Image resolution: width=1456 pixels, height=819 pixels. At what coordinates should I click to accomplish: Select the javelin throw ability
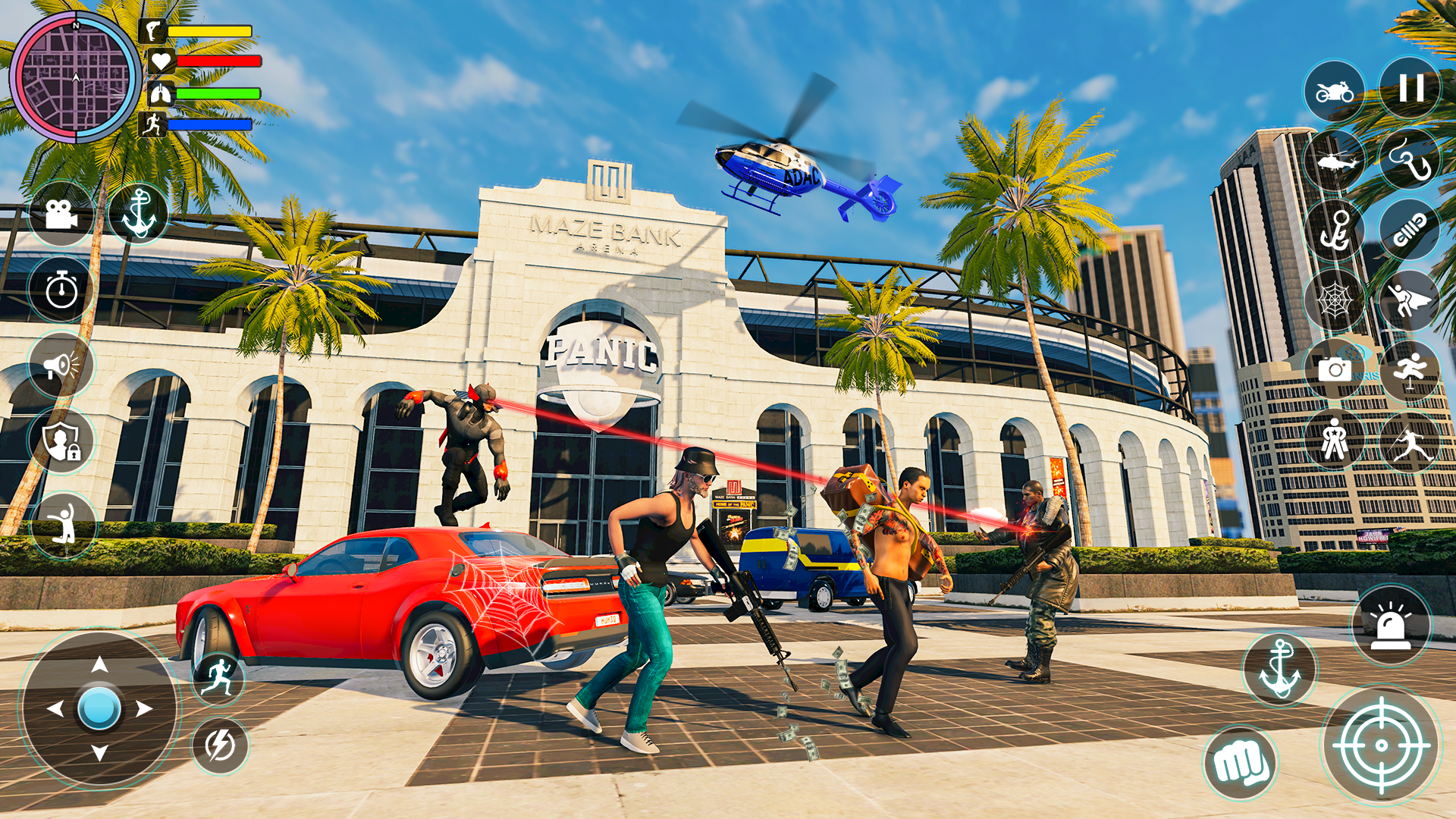1409,440
